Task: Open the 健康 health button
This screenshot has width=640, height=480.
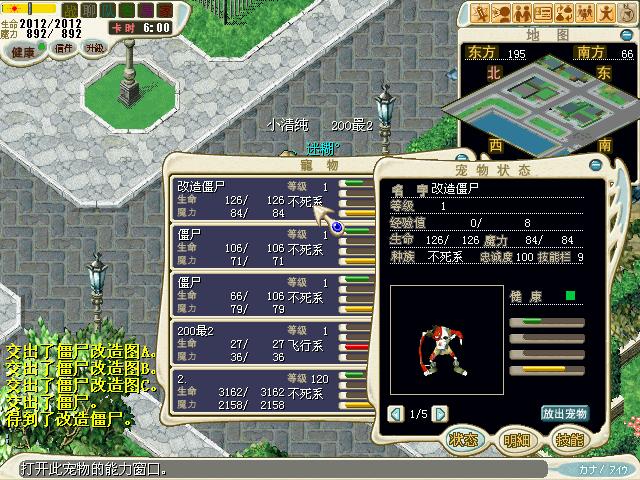Action: tap(22, 51)
